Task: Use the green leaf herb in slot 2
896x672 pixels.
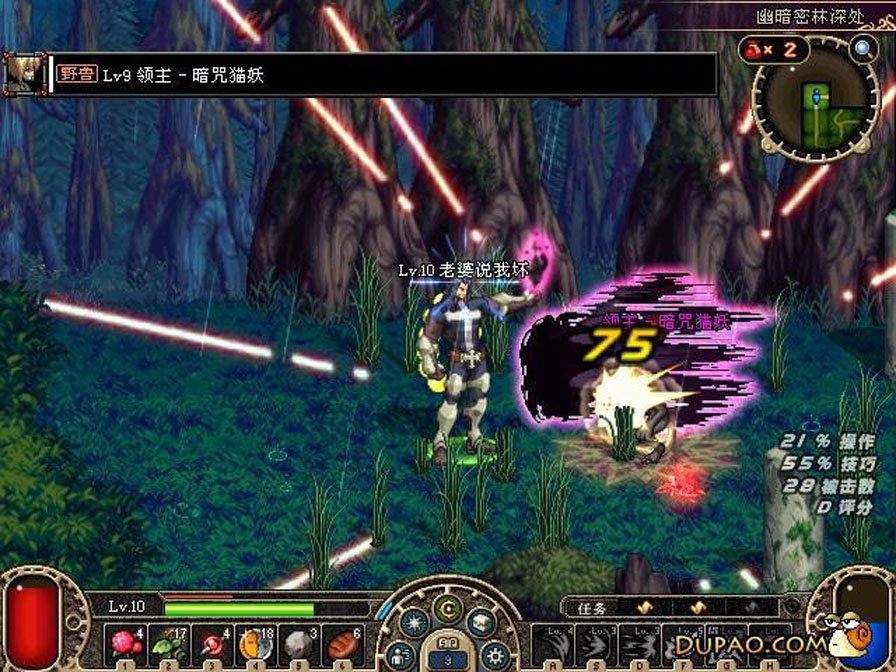Action: [166, 642]
